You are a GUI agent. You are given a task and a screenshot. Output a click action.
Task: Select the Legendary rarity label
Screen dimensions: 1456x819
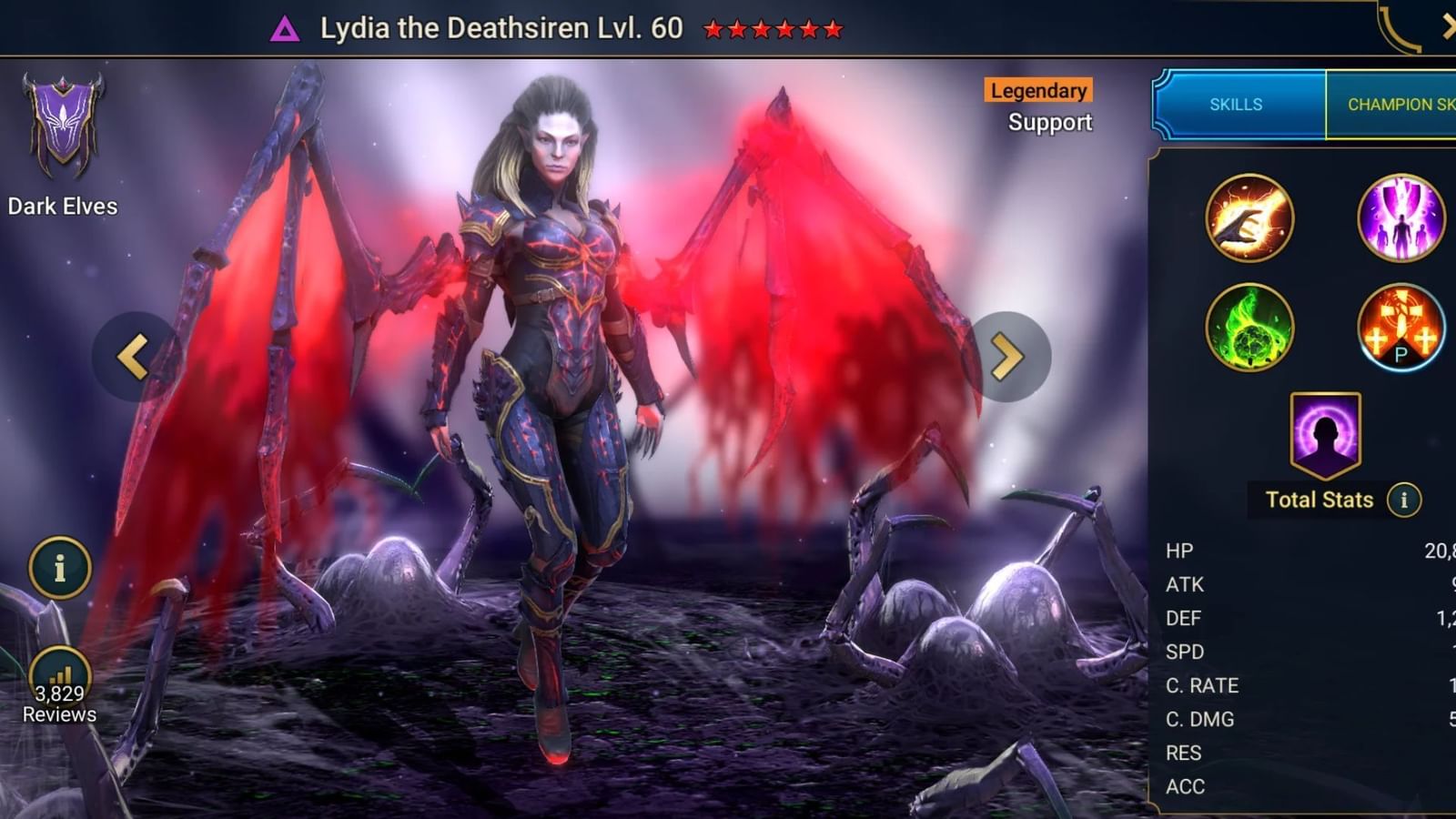[x=1037, y=91]
